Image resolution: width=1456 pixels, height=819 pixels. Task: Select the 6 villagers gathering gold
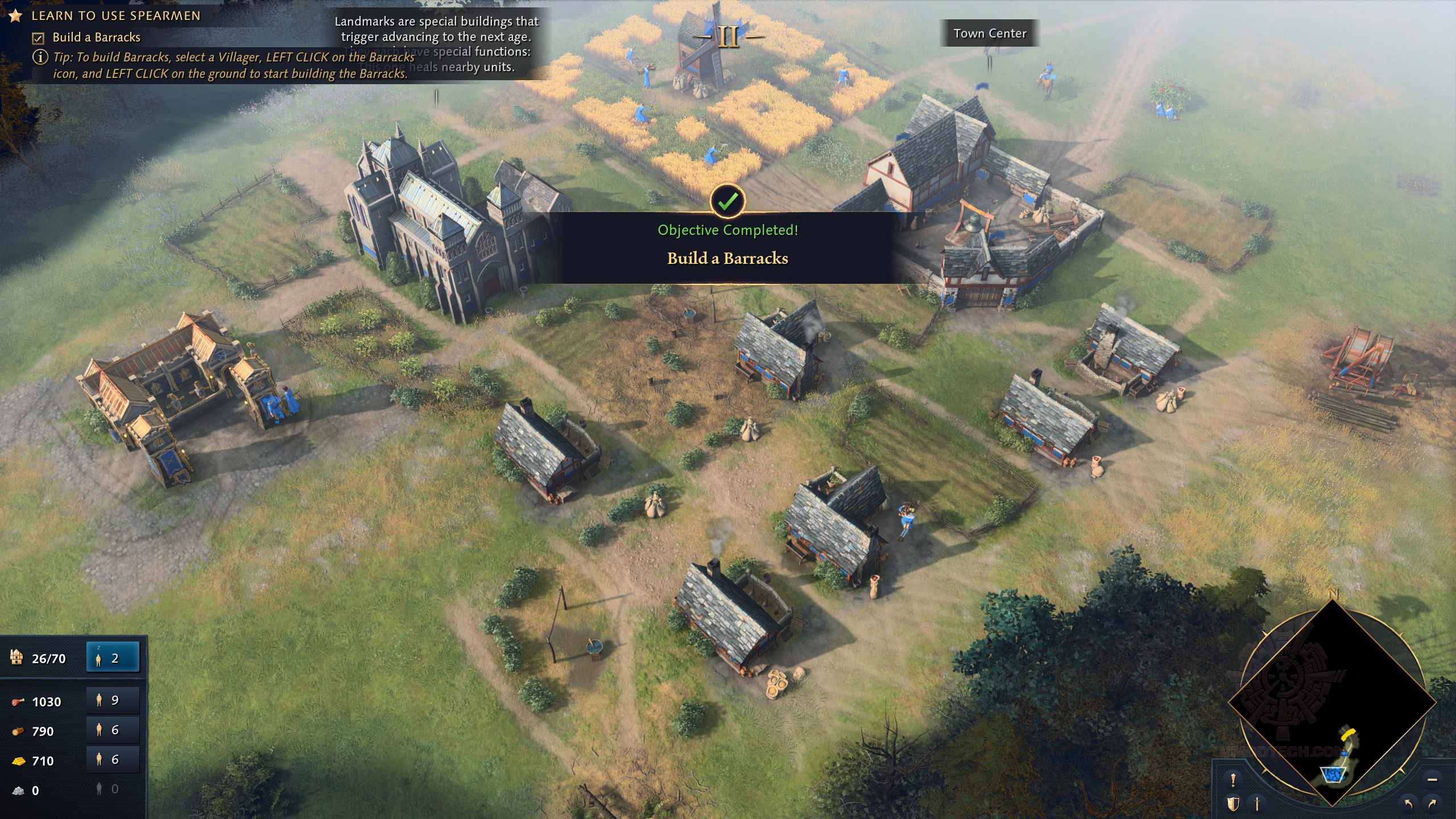click(x=113, y=759)
